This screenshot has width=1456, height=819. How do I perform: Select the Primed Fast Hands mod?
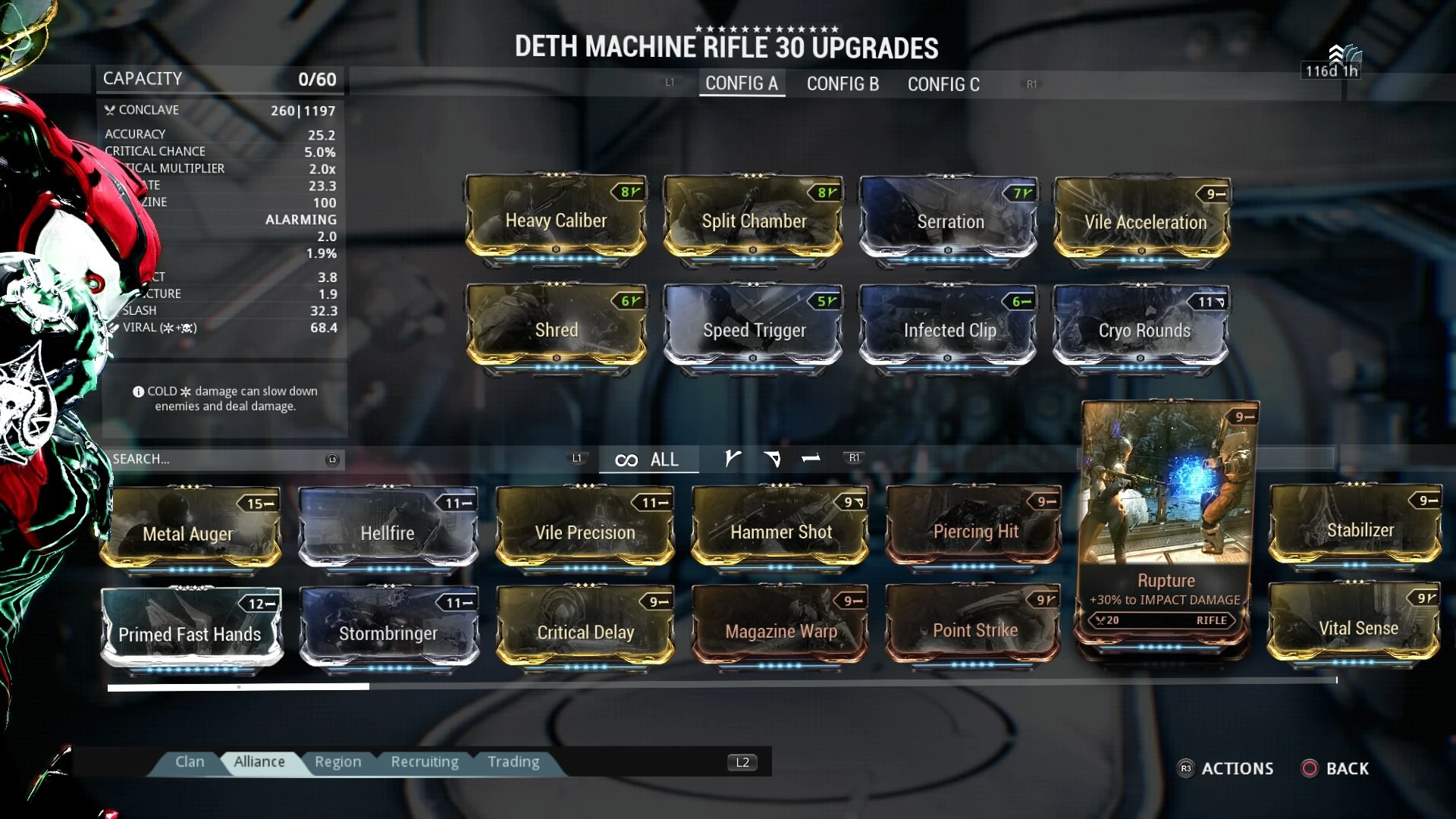pyautogui.click(x=190, y=632)
